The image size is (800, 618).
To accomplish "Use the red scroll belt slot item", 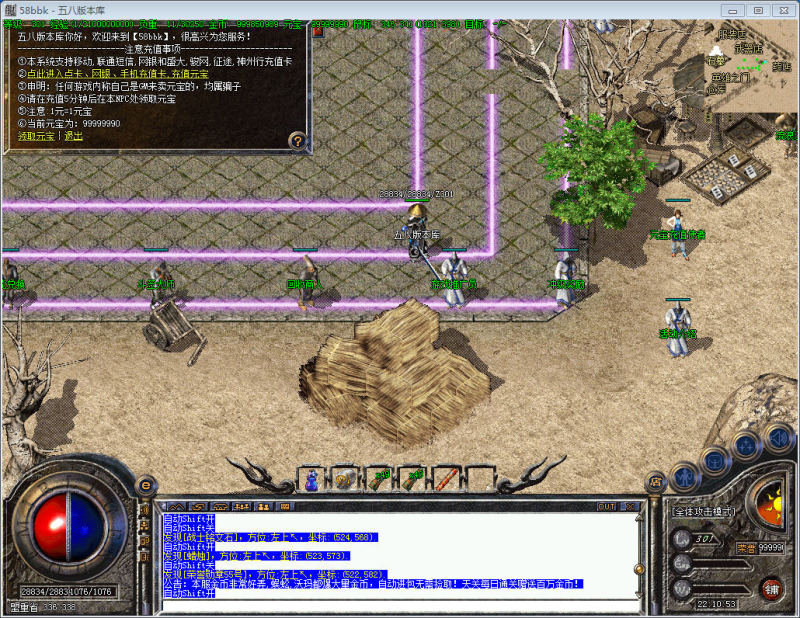I will click(444, 479).
